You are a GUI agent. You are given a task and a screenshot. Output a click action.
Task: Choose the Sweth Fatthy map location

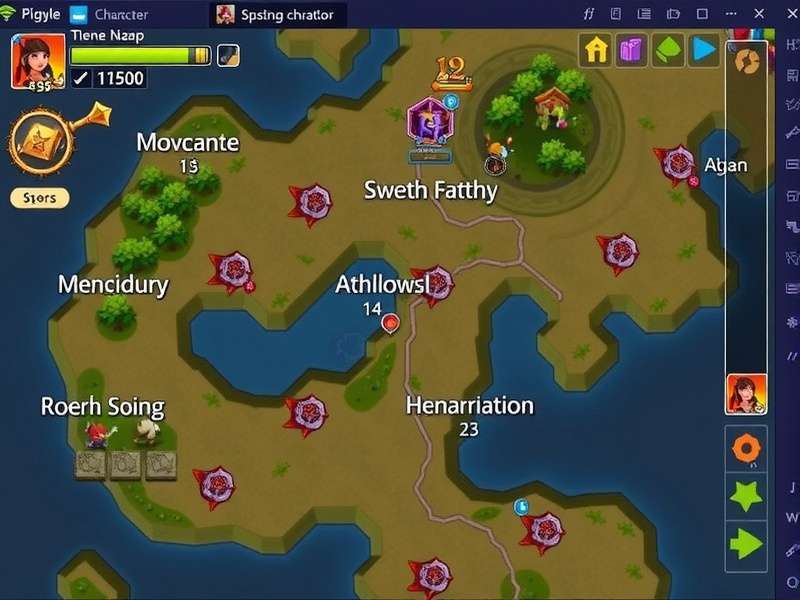[430, 190]
